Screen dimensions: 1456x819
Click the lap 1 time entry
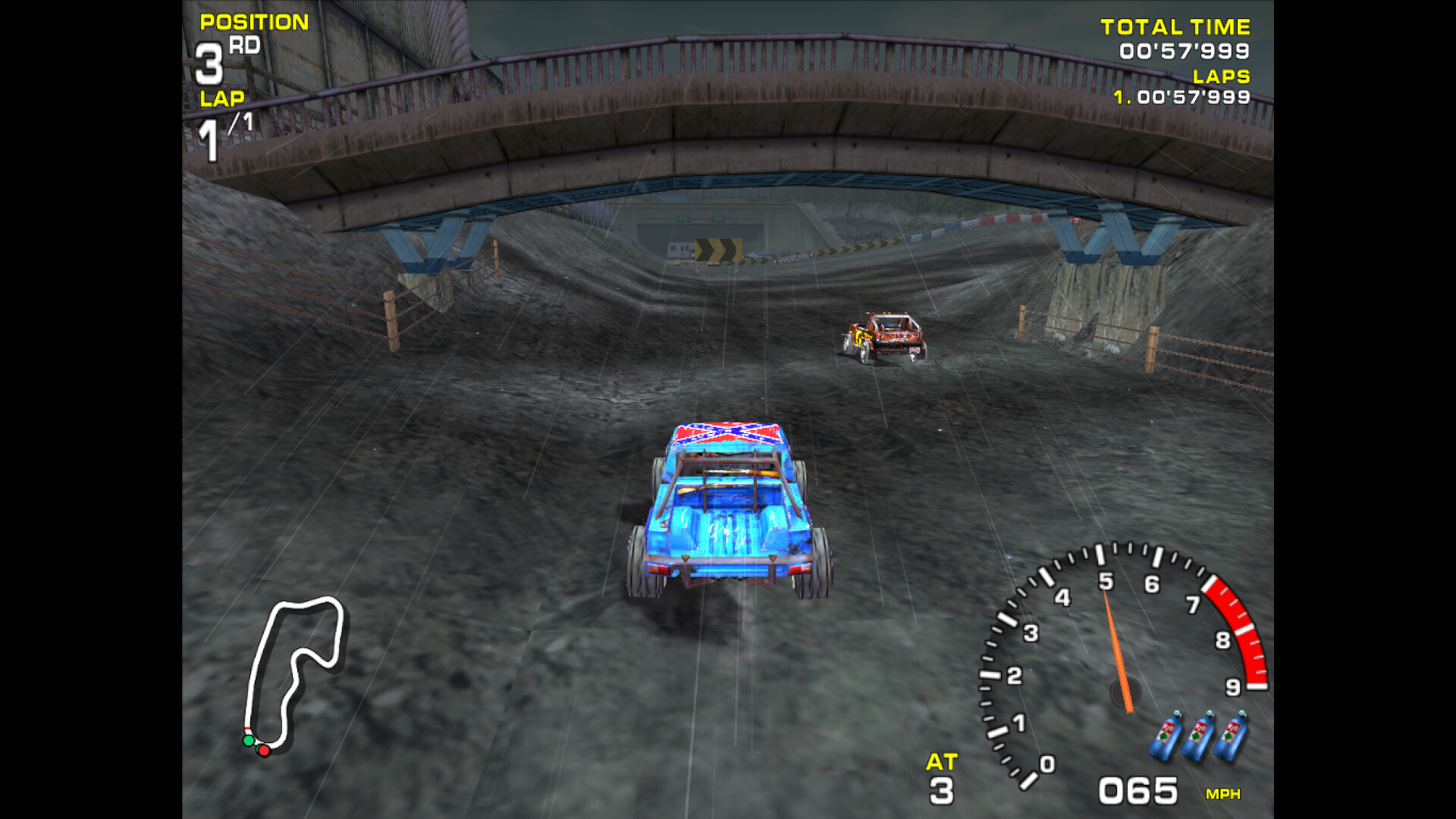[x=1181, y=97]
